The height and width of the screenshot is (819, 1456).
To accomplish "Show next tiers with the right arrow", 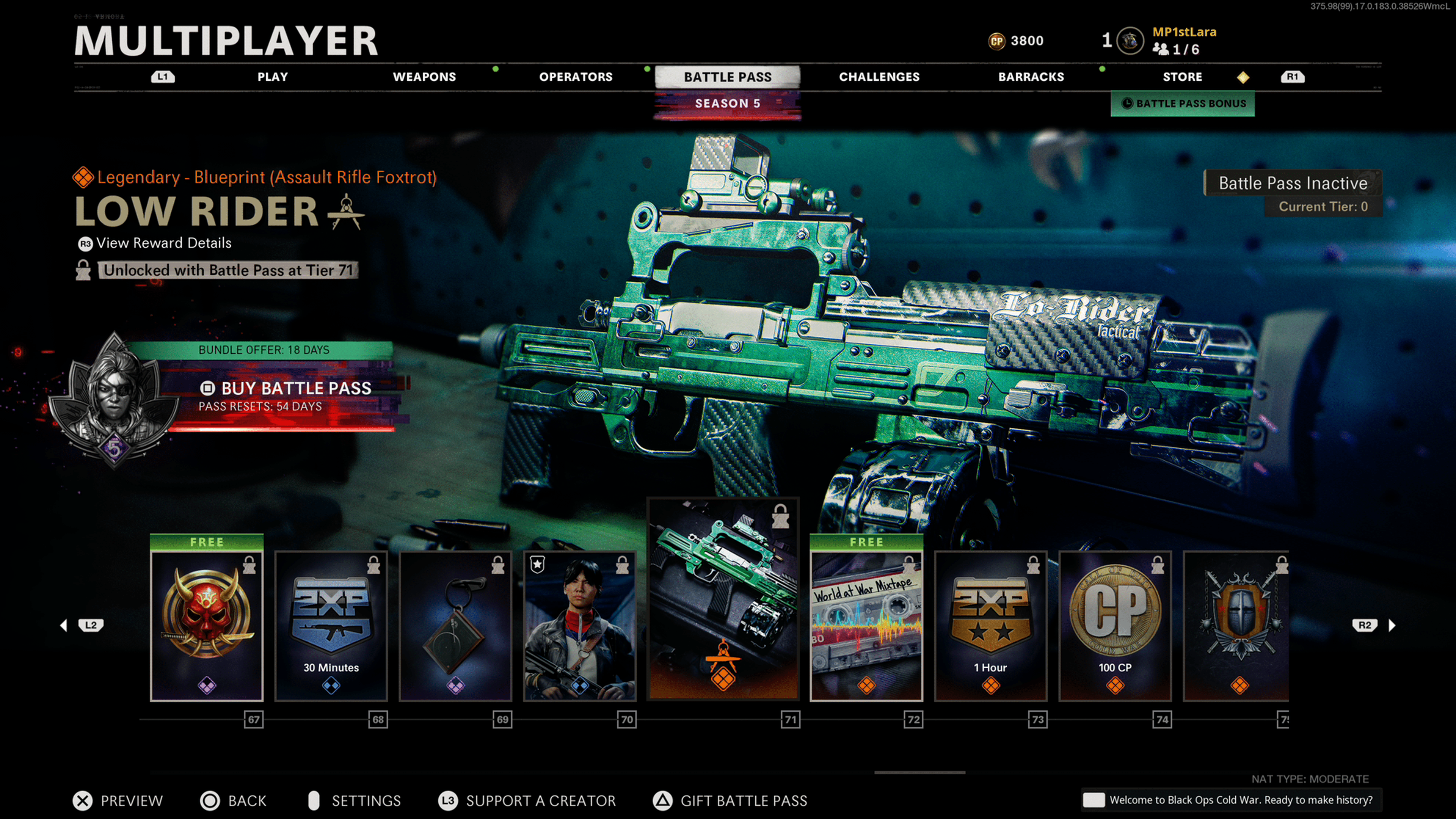I will (x=1392, y=625).
